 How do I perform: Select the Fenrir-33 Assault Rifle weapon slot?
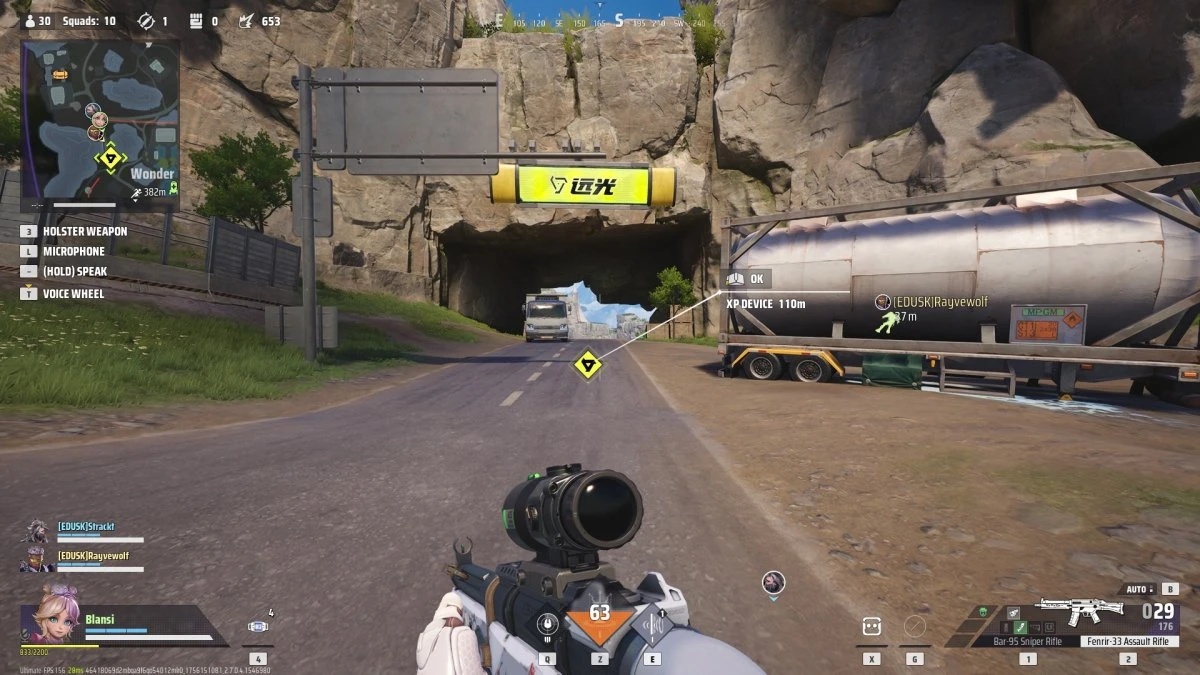pyautogui.click(x=1126, y=641)
